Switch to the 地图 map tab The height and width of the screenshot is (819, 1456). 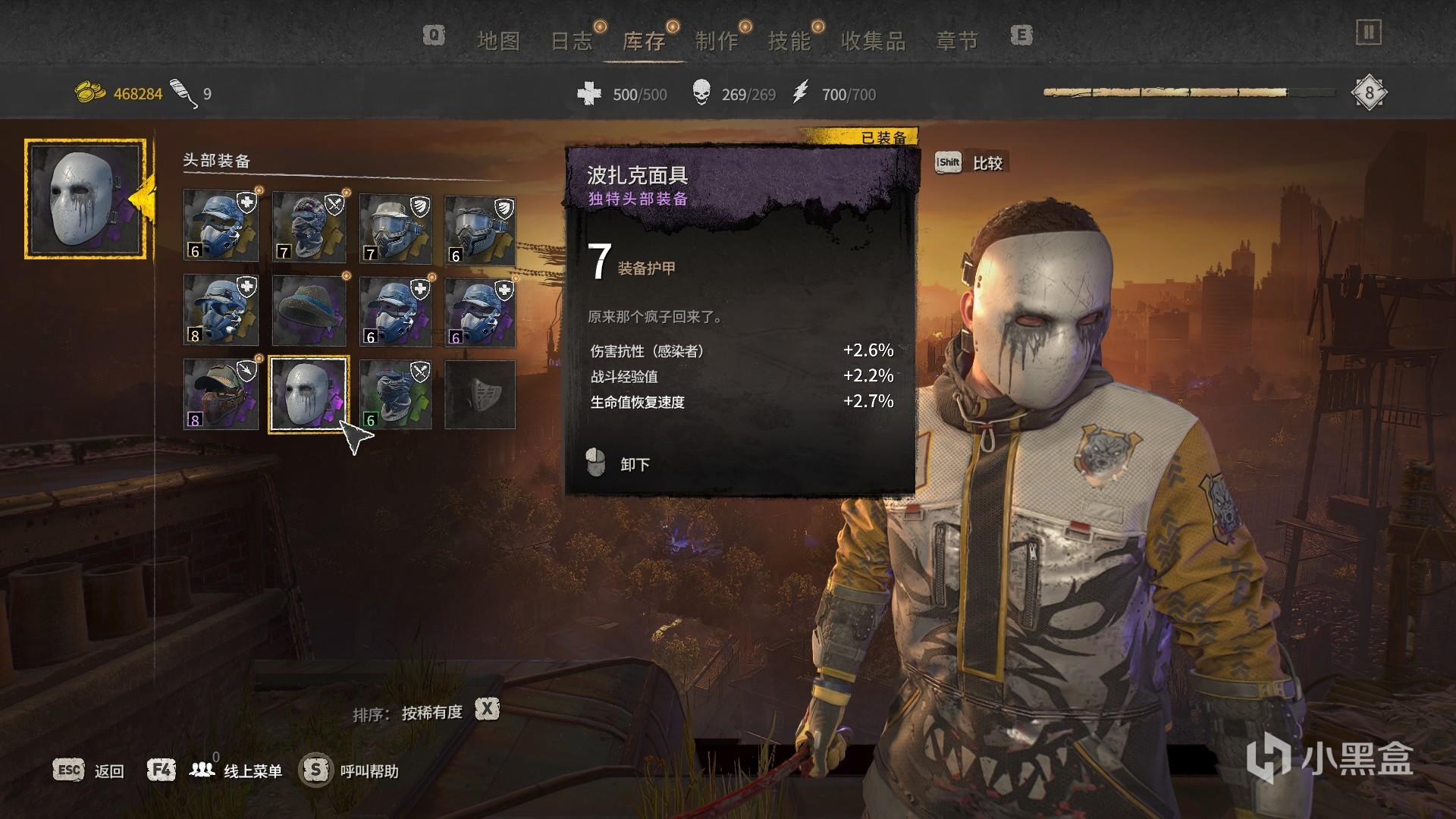[498, 41]
